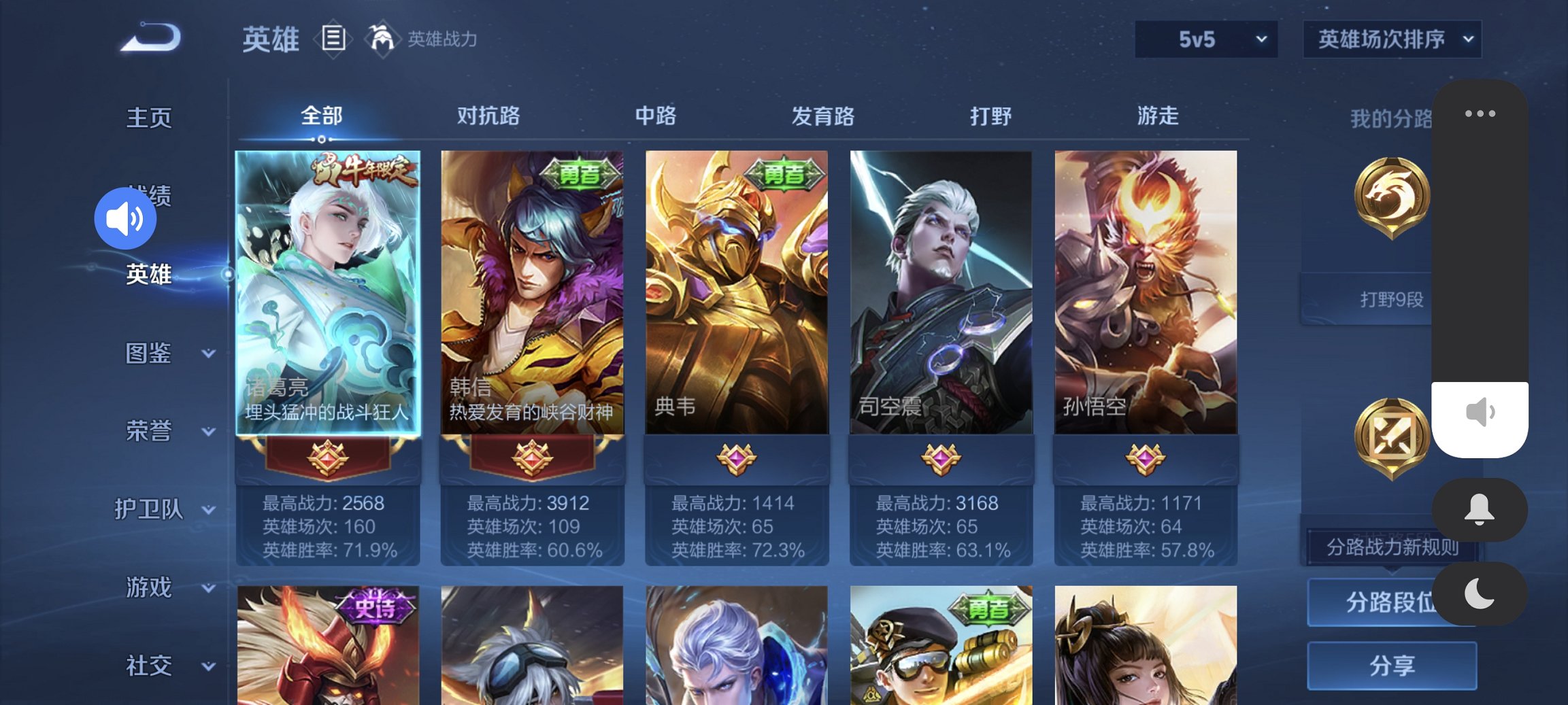Open the 主页 home section
Viewport: 1568px width, 705px height.
click(149, 117)
